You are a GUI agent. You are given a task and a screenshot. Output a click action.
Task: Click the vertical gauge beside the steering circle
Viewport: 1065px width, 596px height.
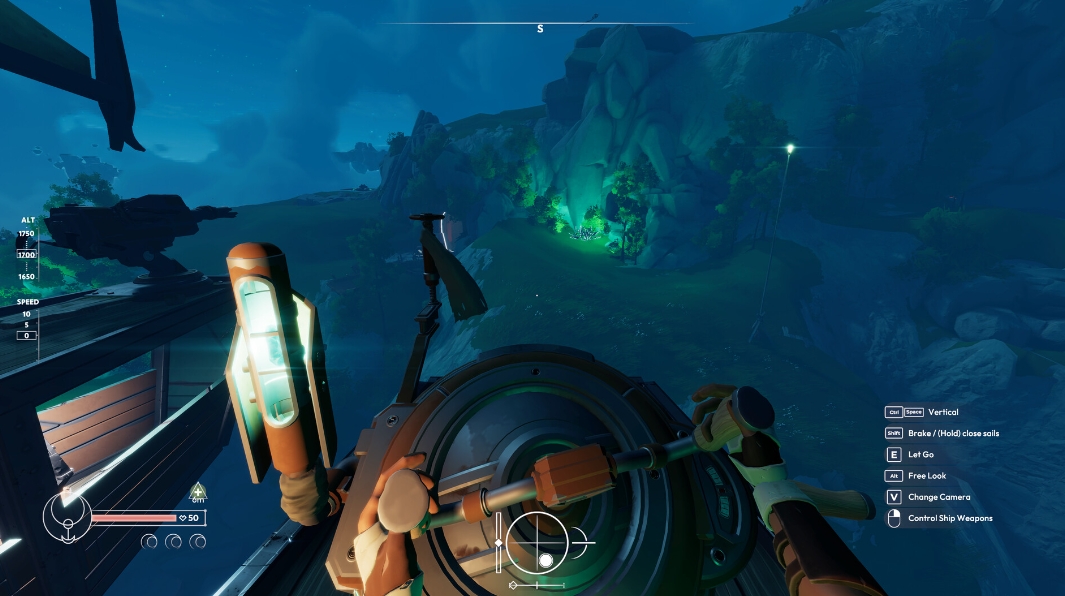[x=498, y=542]
